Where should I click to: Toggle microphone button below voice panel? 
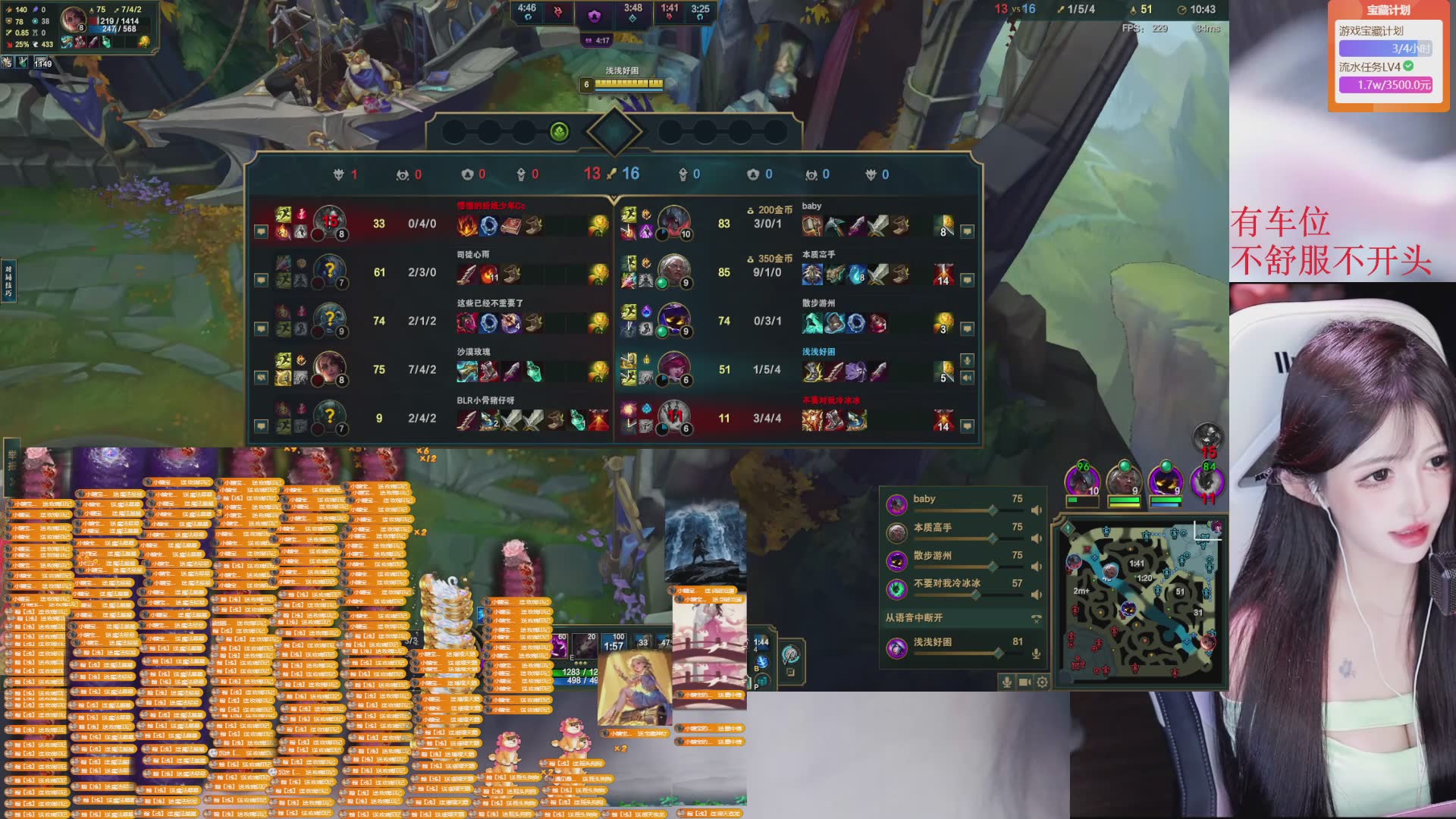(1007, 682)
